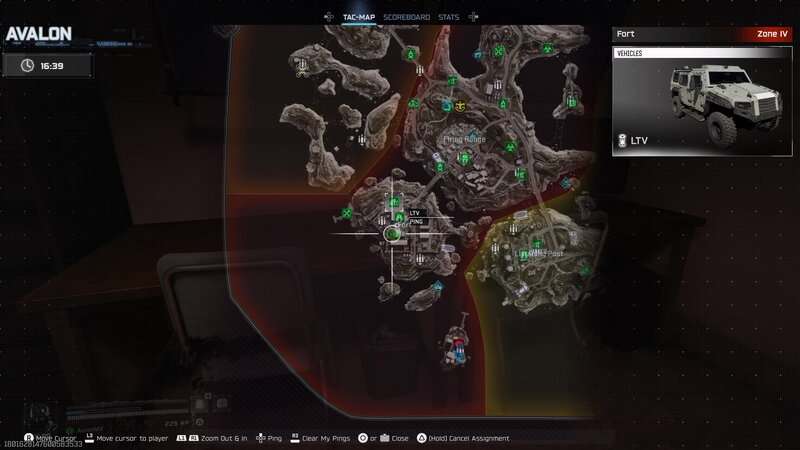Image resolution: width=800 pixels, height=450 pixels.
Task: Select the yellow marker north of Firing Range
Action: (x=460, y=105)
